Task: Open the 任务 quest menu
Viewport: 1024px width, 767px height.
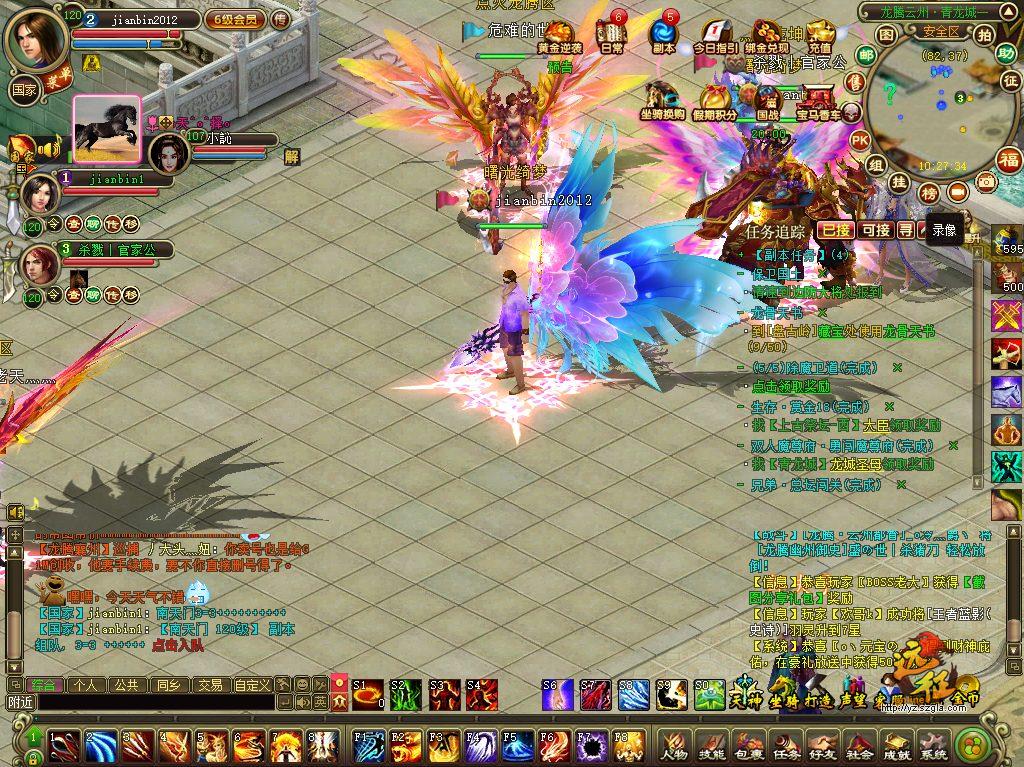Action: [x=785, y=745]
